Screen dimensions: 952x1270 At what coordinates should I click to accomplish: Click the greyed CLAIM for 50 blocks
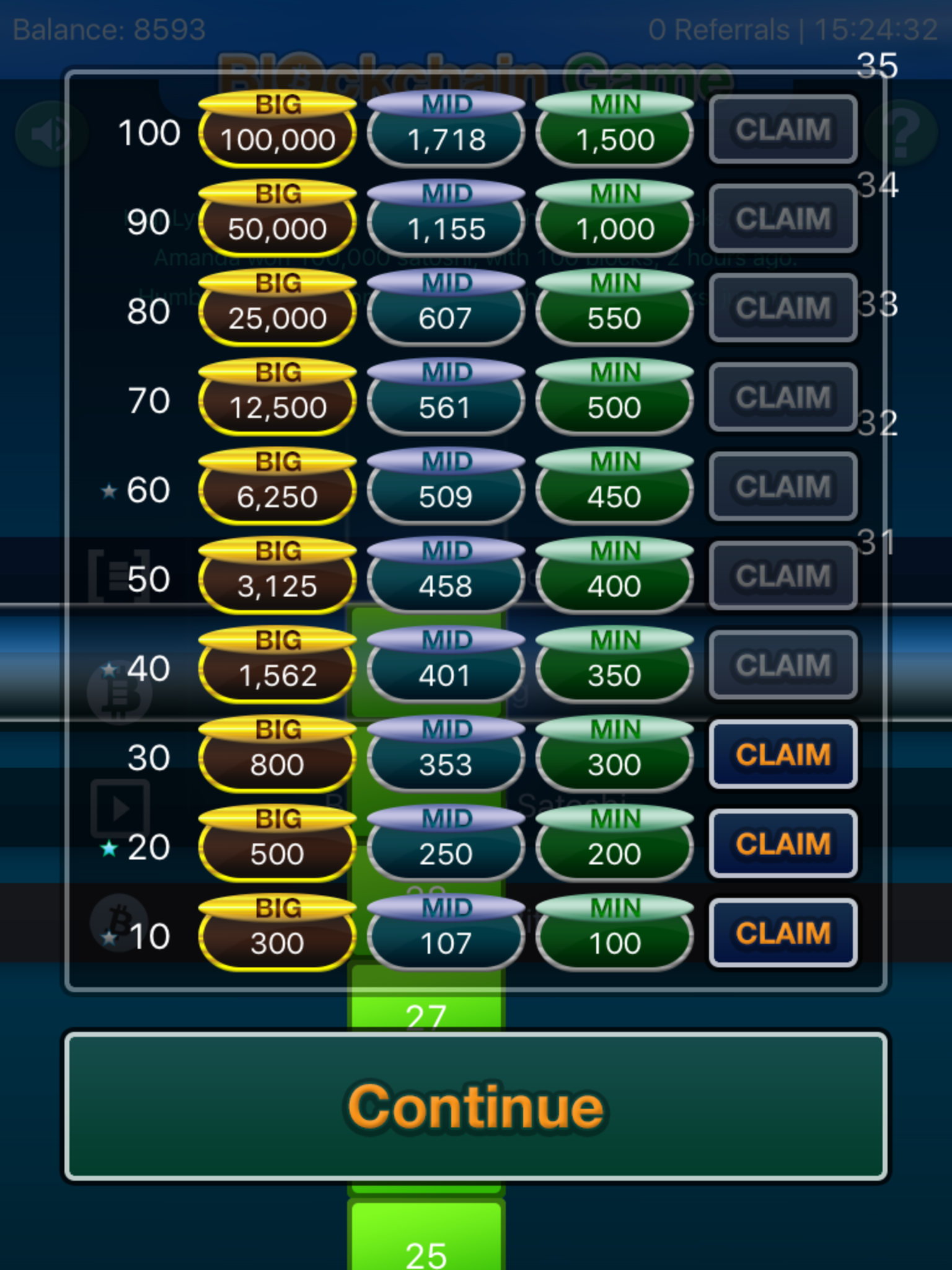point(783,576)
